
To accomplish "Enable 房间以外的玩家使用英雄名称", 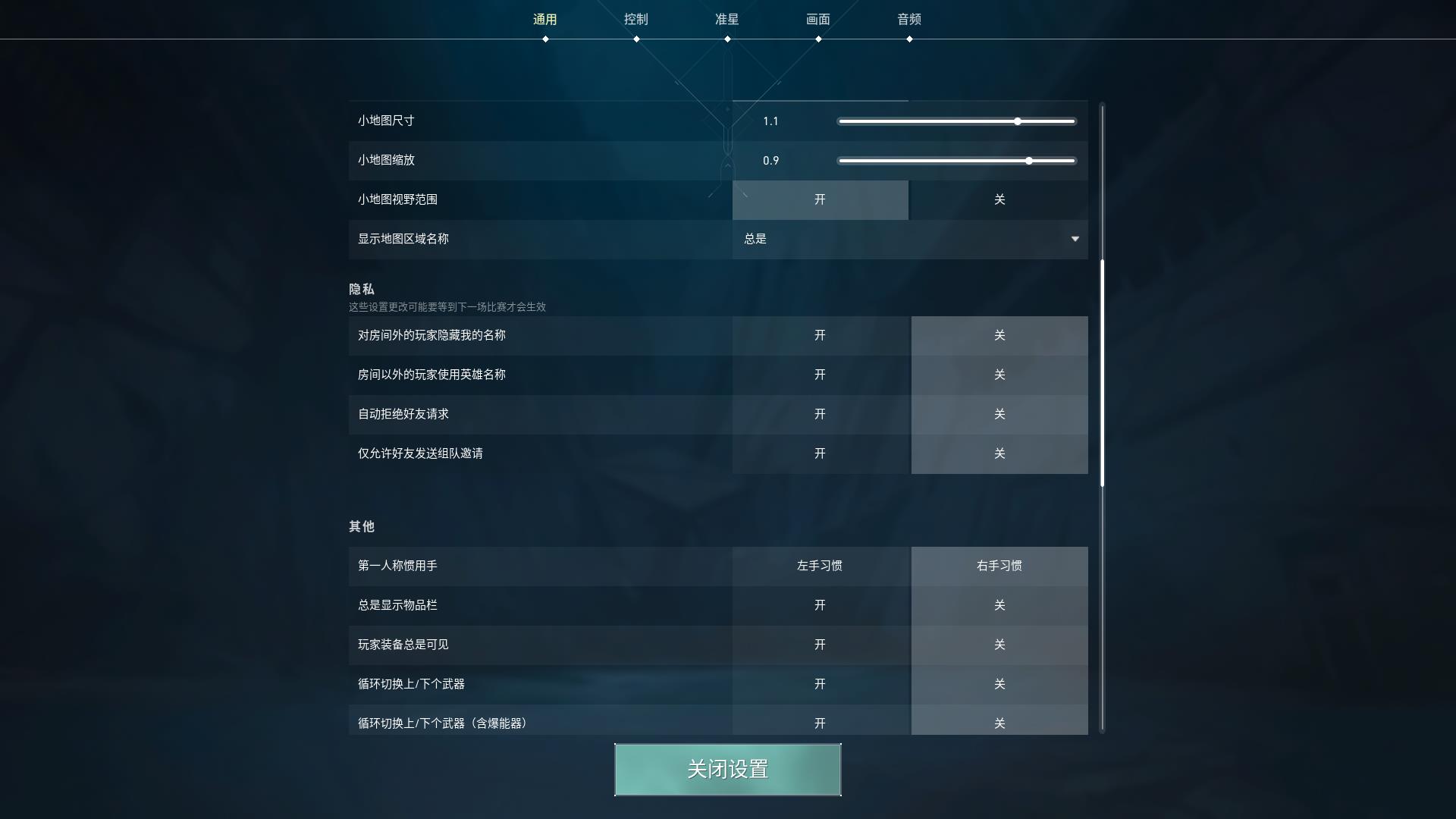I will tap(821, 375).
